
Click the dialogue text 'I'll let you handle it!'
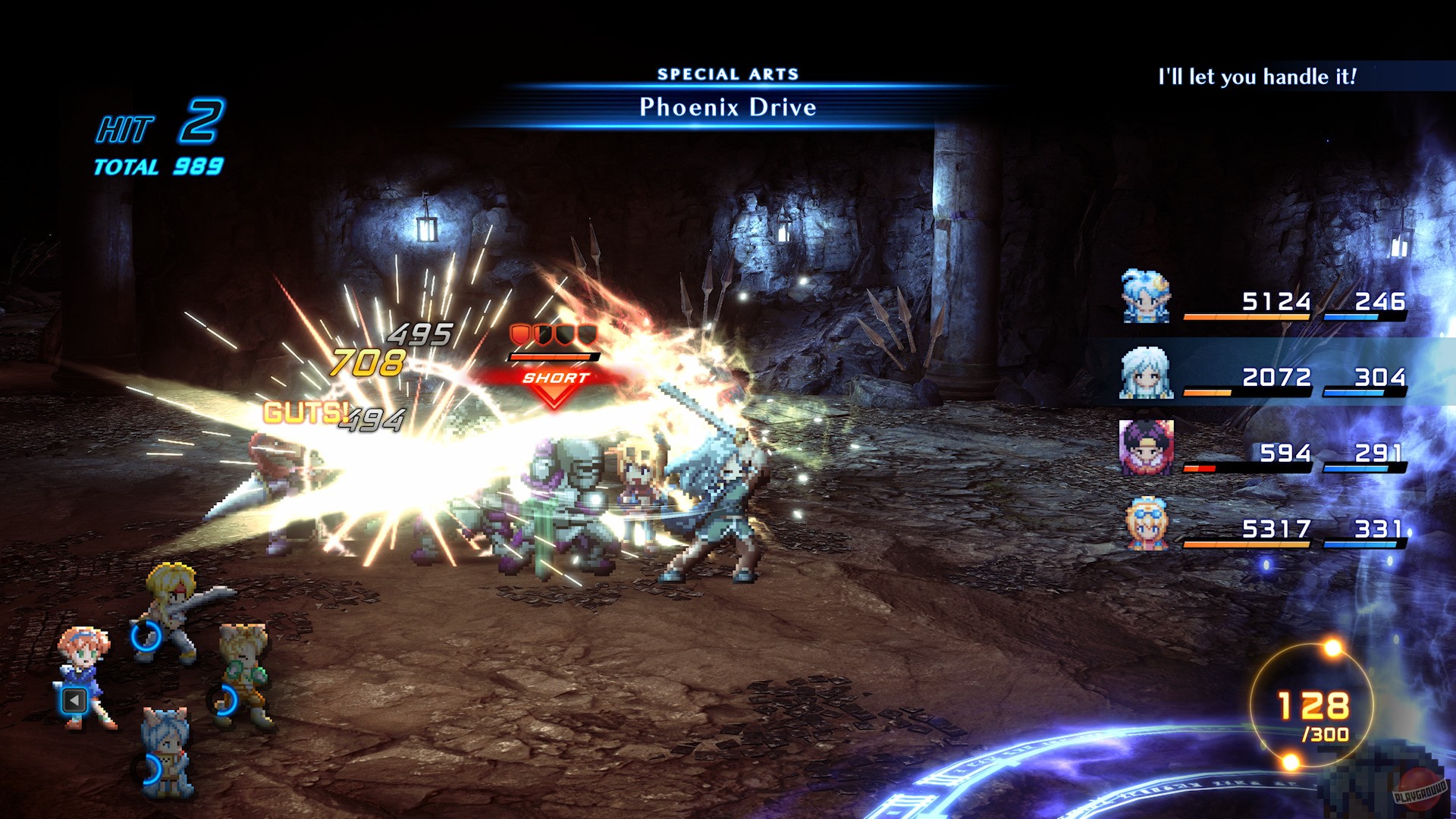click(x=1257, y=77)
